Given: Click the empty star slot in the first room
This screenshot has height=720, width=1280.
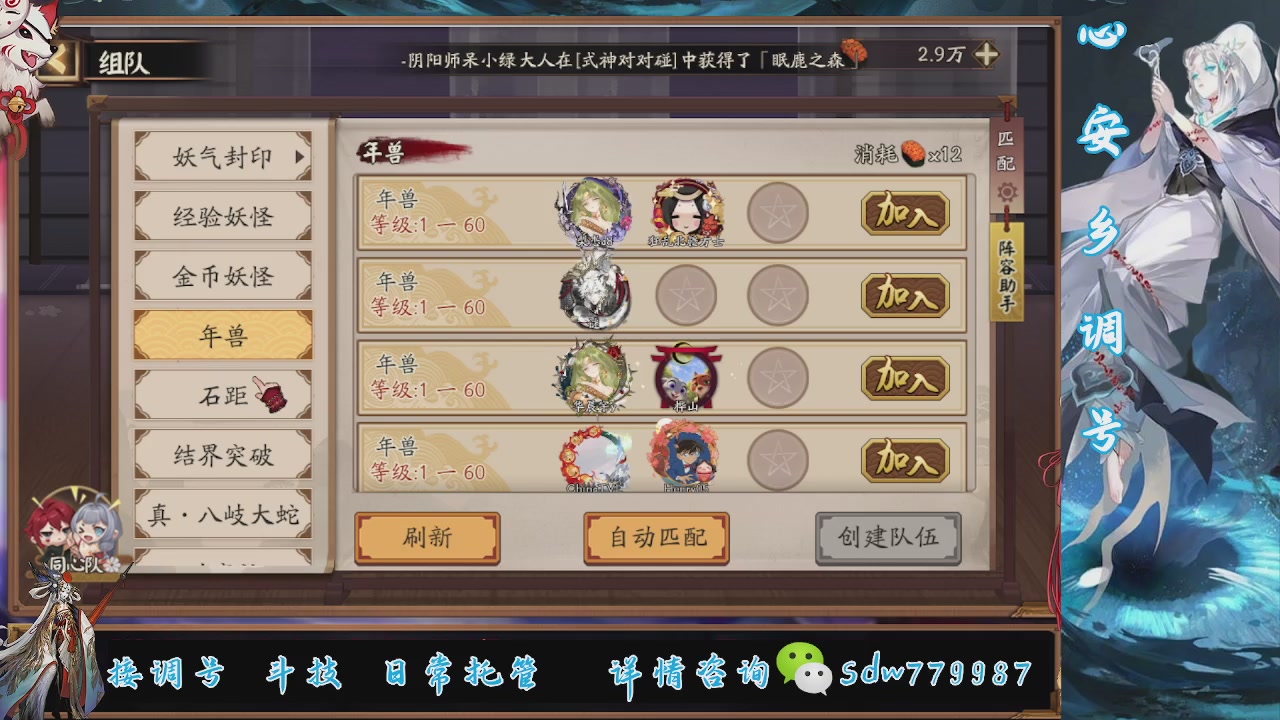Looking at the screenshot, I should tap(778, 212).
